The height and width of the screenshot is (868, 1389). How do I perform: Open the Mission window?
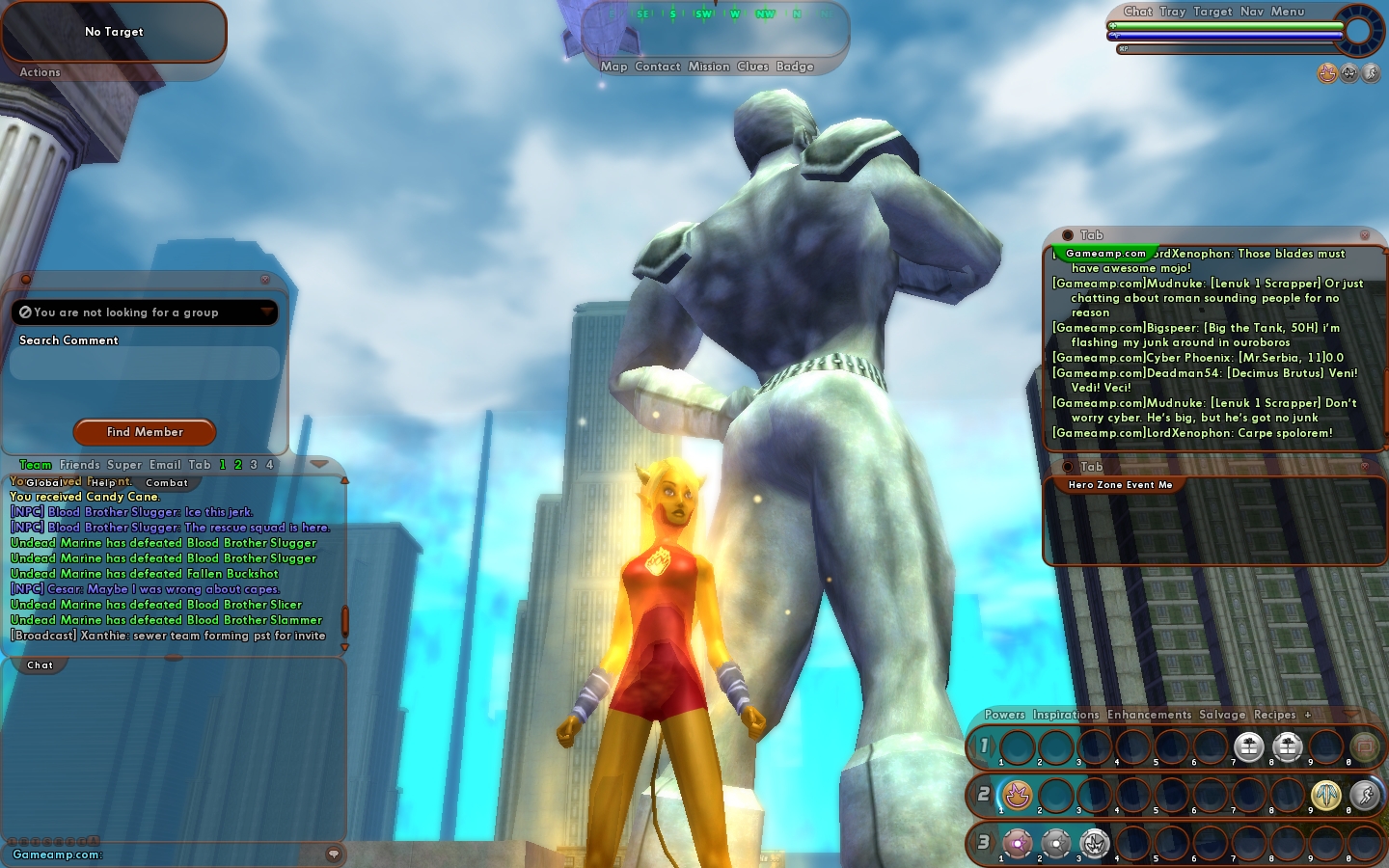point(709,67)
